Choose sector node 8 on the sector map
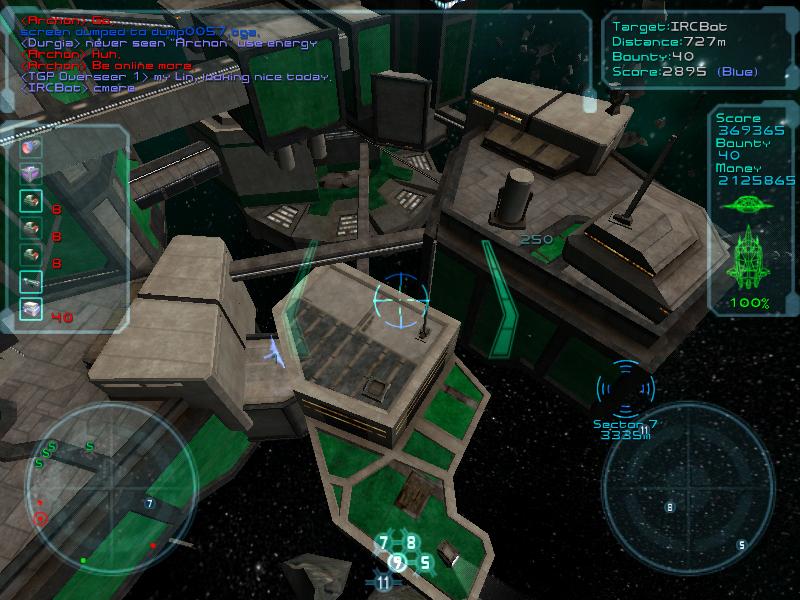 pyautogui.click(x=410, y=543)
